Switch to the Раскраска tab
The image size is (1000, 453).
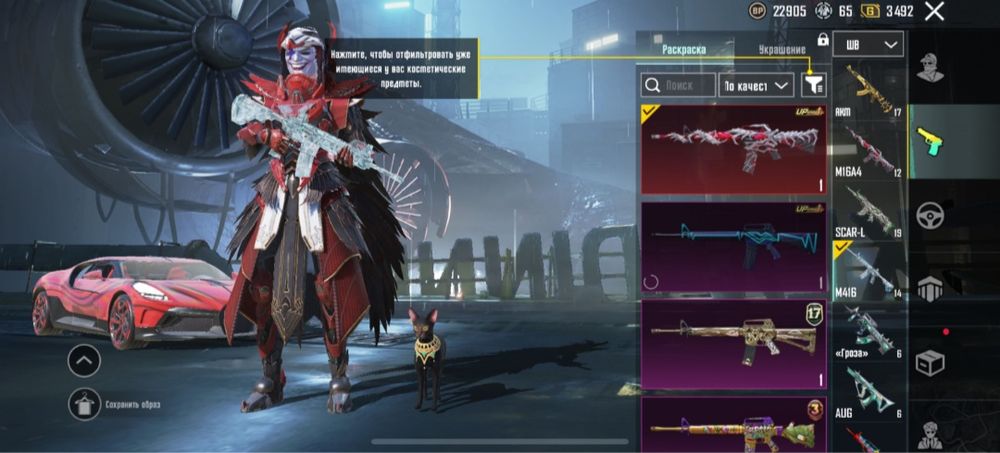point(684,49)
